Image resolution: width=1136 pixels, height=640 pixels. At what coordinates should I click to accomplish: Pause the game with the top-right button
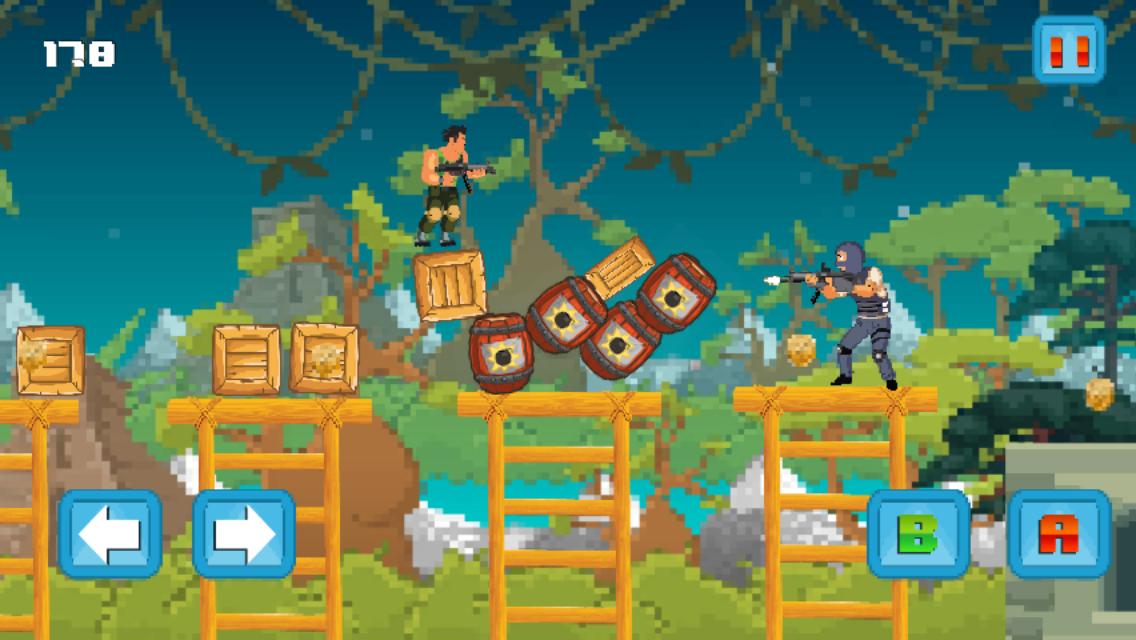1068,50
